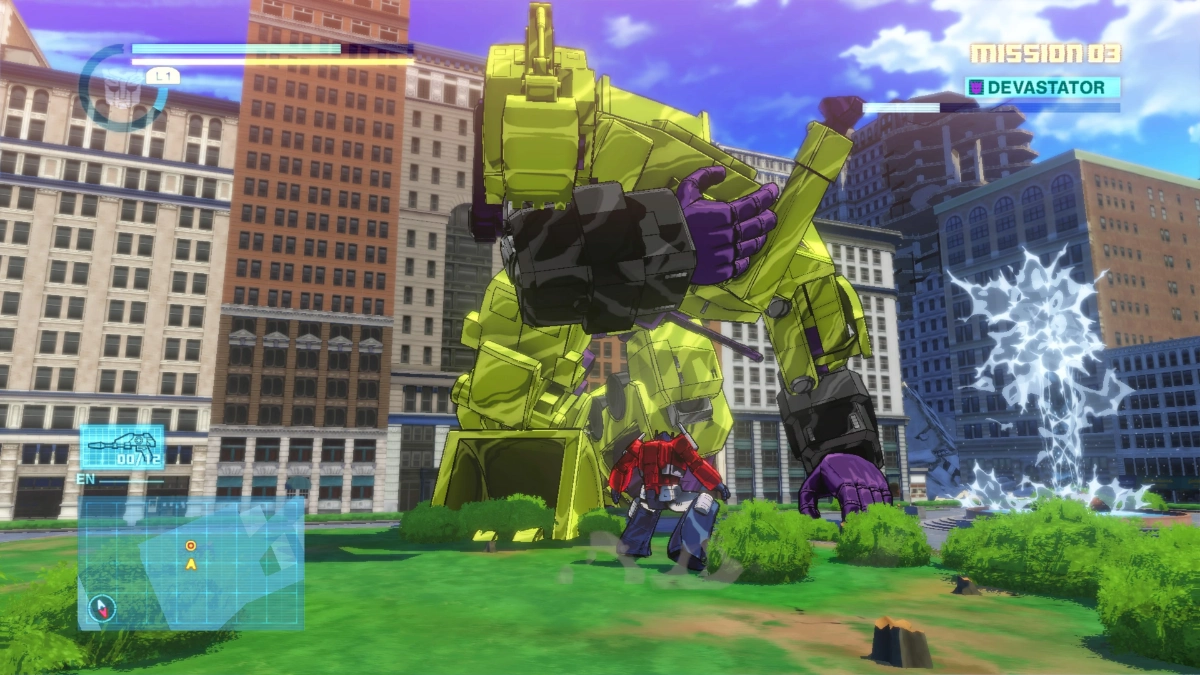
Task: Open the Mission 03 tracker label
Action: (x=1045, y=53)
